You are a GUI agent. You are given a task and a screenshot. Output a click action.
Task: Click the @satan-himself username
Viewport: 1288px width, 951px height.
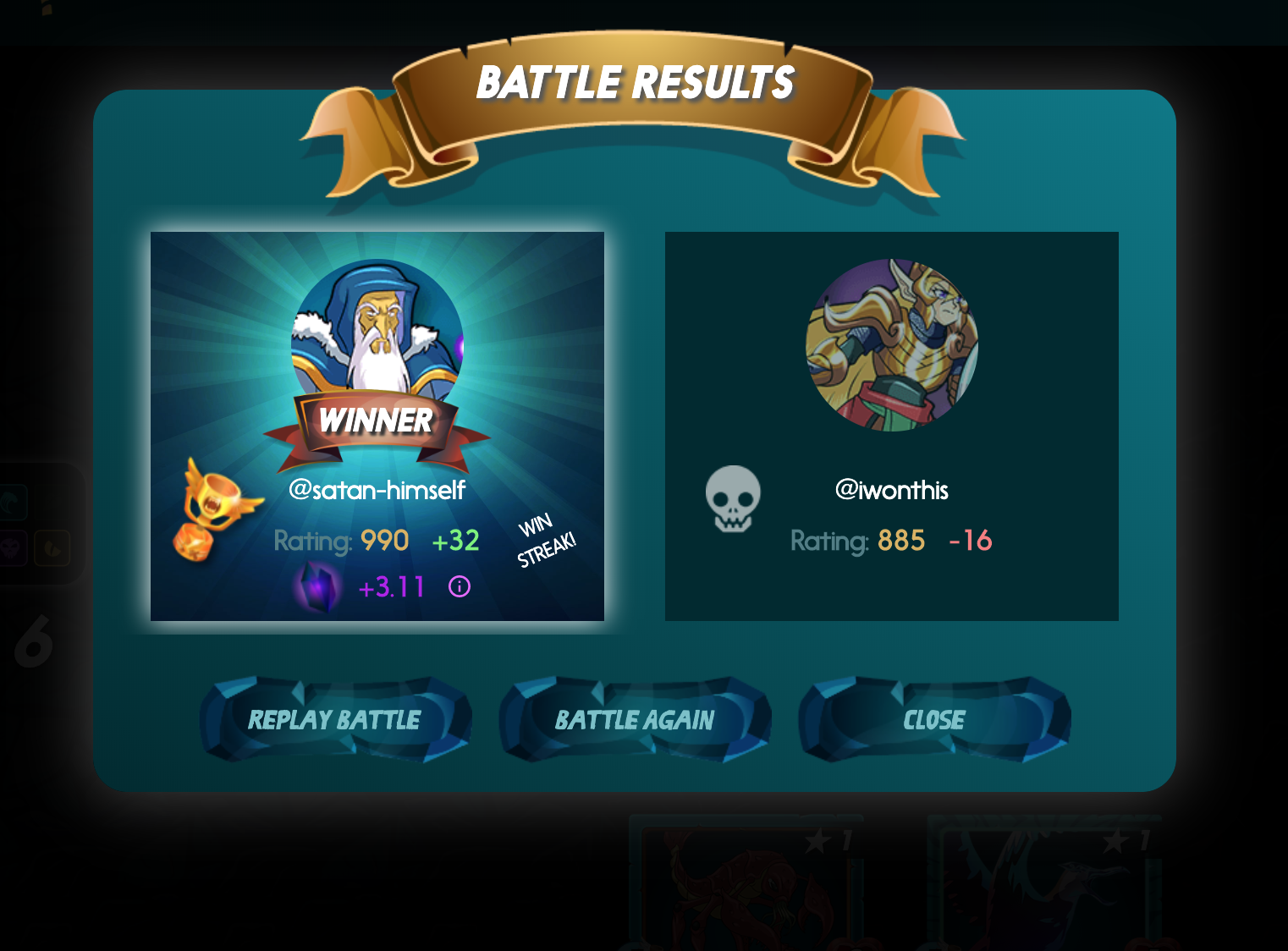[377, 489]
